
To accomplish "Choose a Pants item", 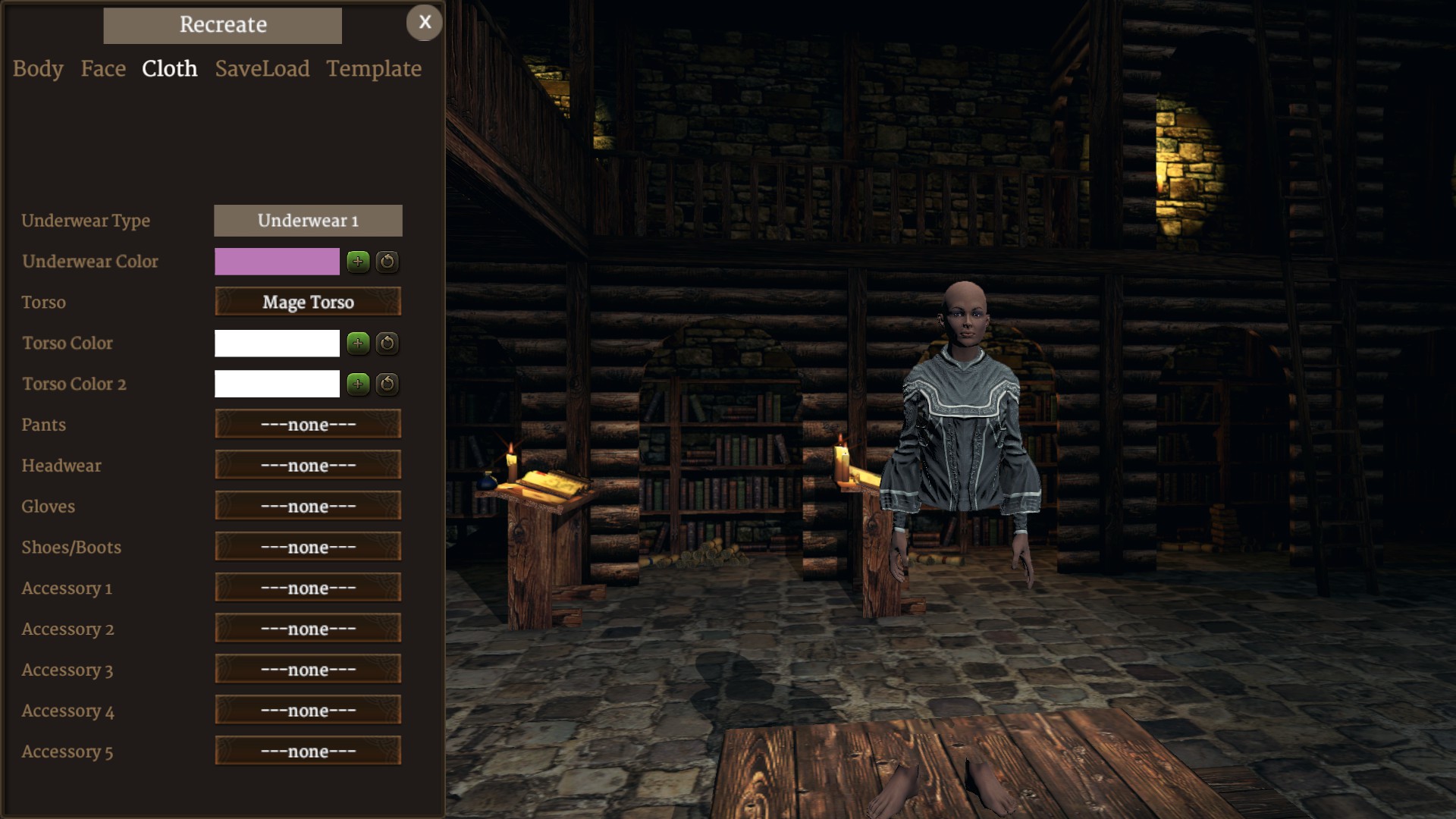I will (x=308, y=425).
